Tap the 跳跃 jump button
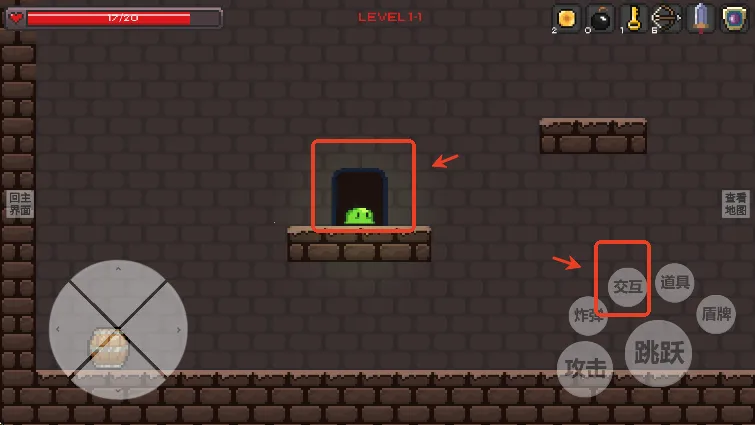The height and width of the screenshot is (425, 755). pos(658,352)
